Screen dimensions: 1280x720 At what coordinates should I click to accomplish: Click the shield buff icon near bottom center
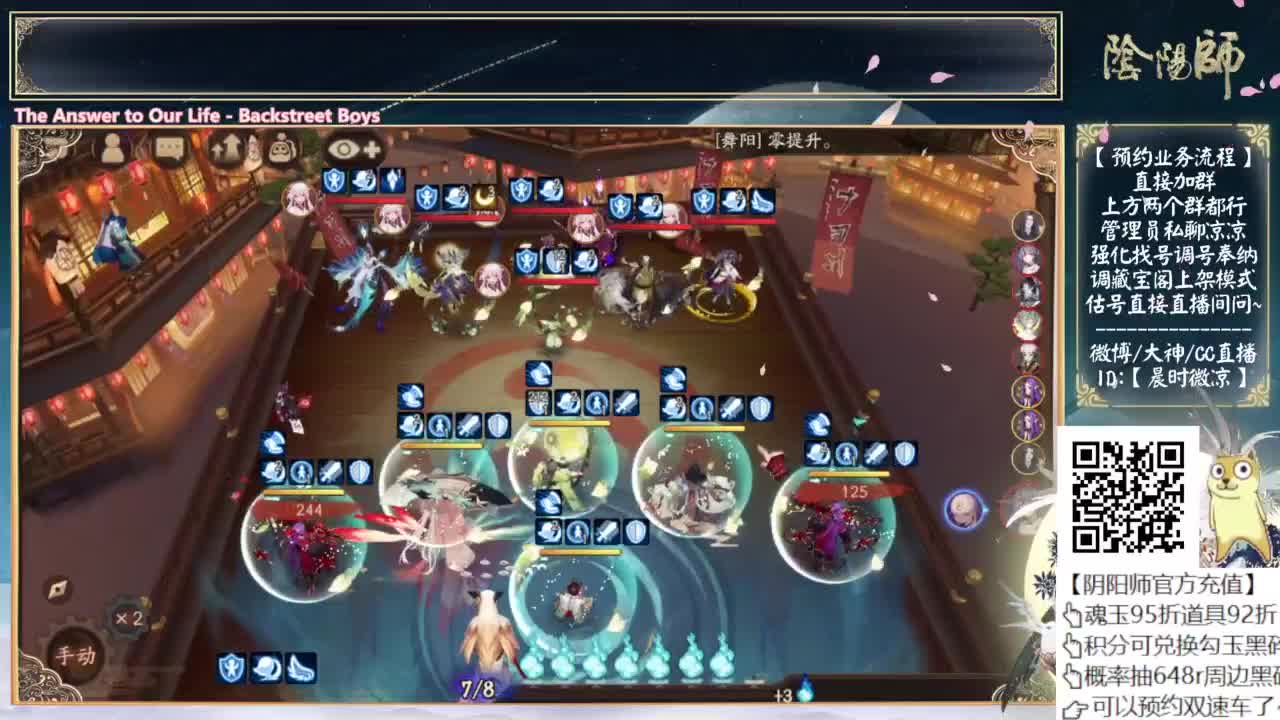click(229, 667)
